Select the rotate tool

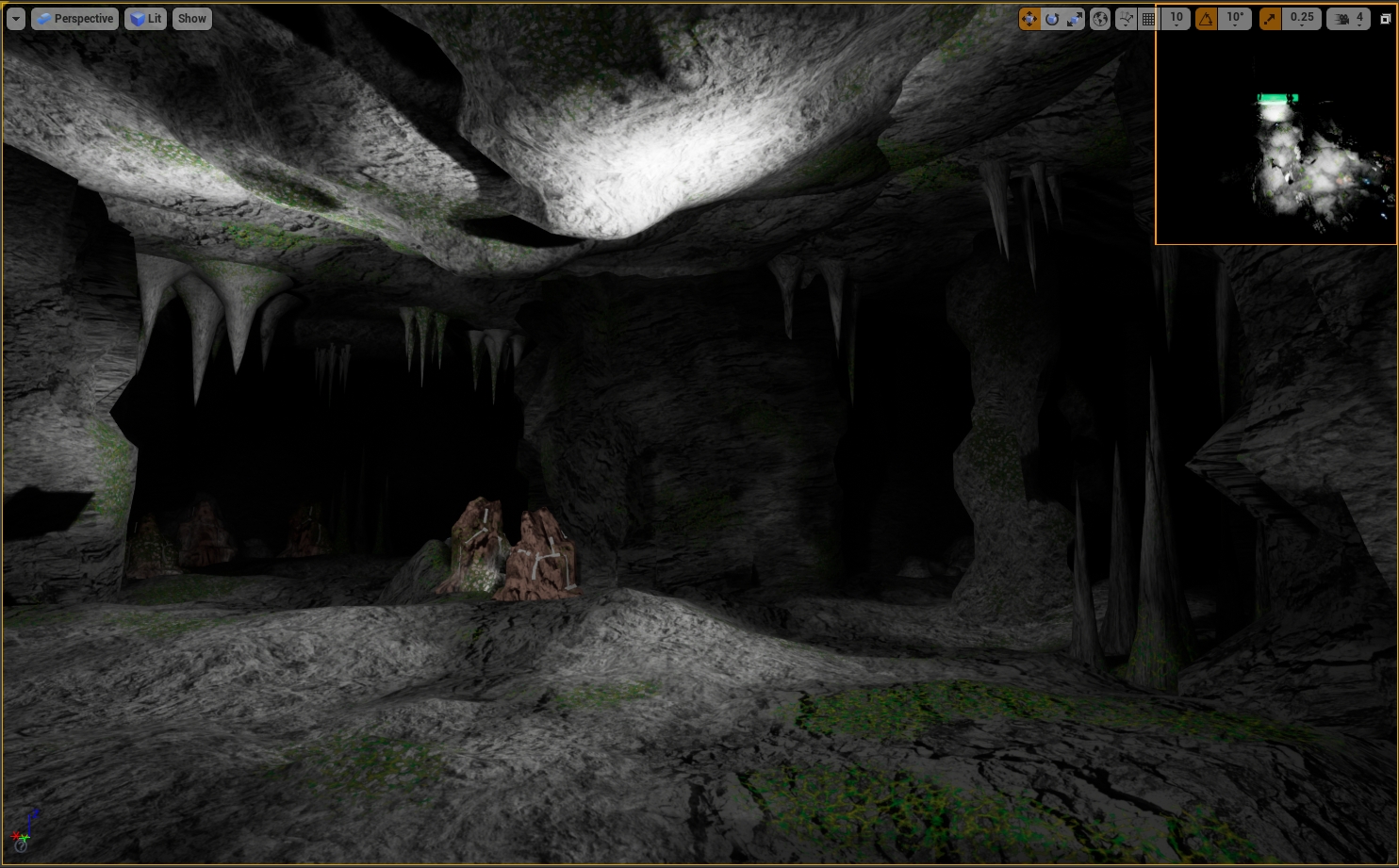click(x=1052, y=19)
